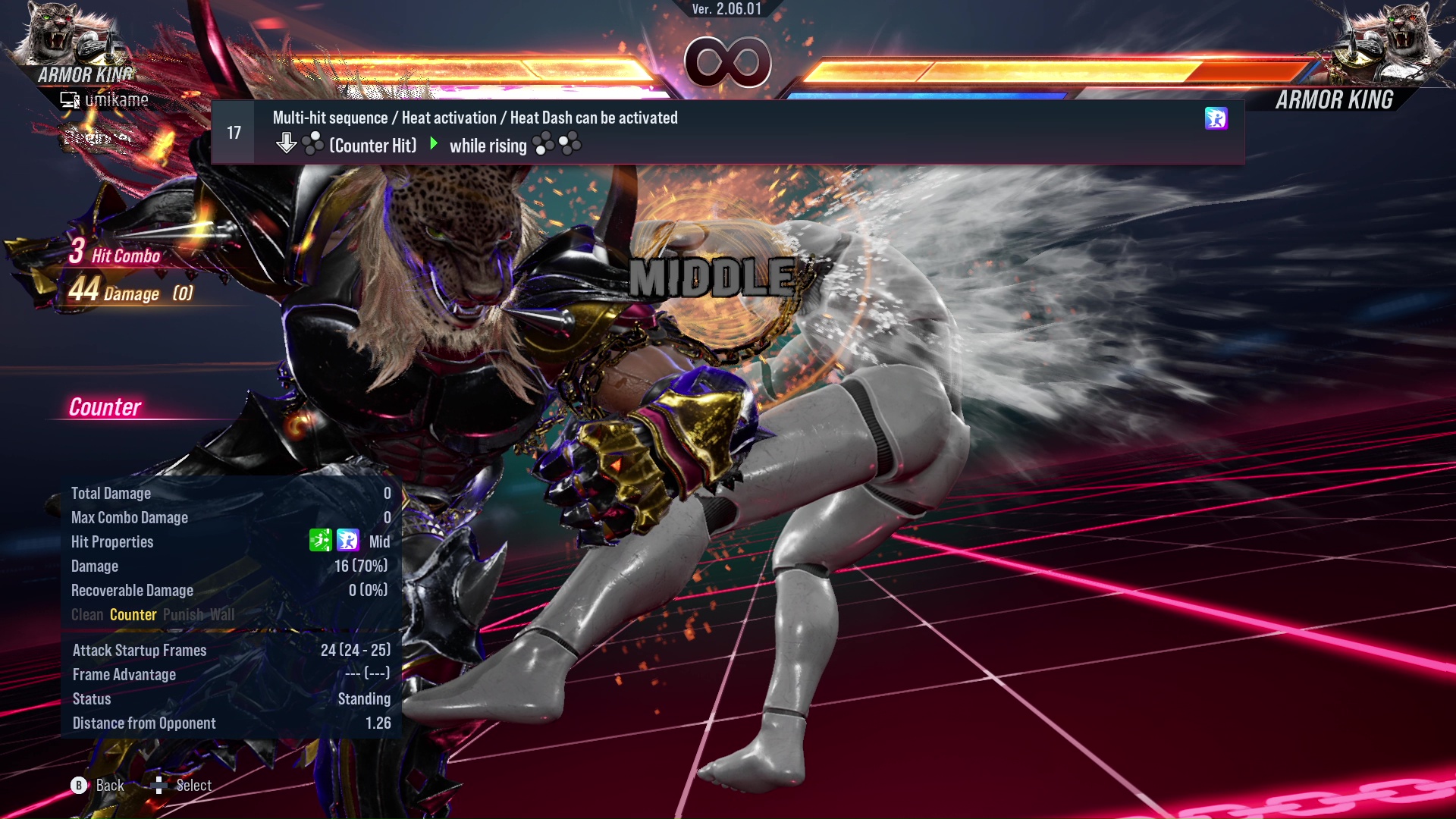Click the two-button input icon after while rising
1456x819 pixels.
coord(559,144)
